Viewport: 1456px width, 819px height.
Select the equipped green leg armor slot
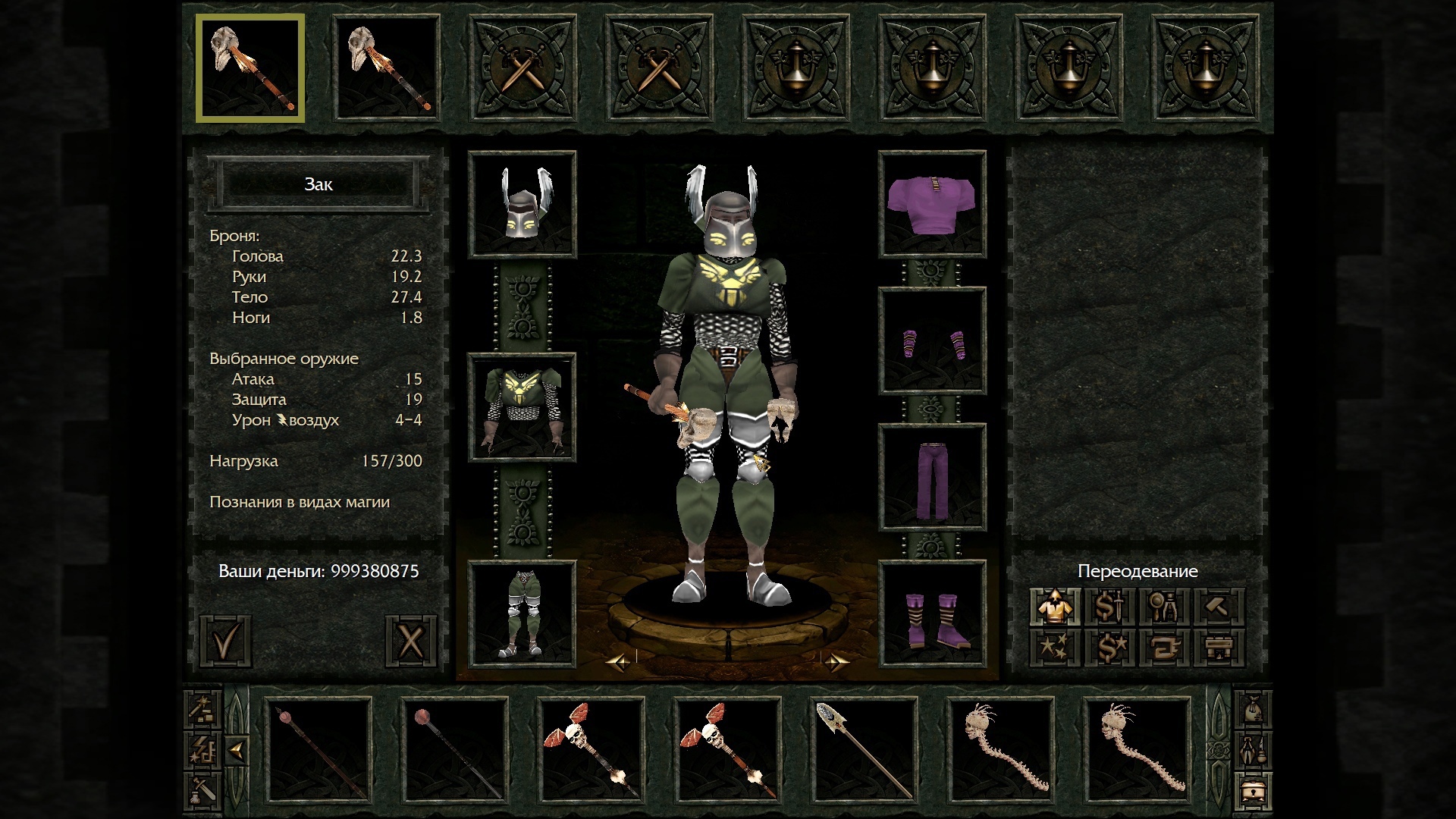click(522, 614)
